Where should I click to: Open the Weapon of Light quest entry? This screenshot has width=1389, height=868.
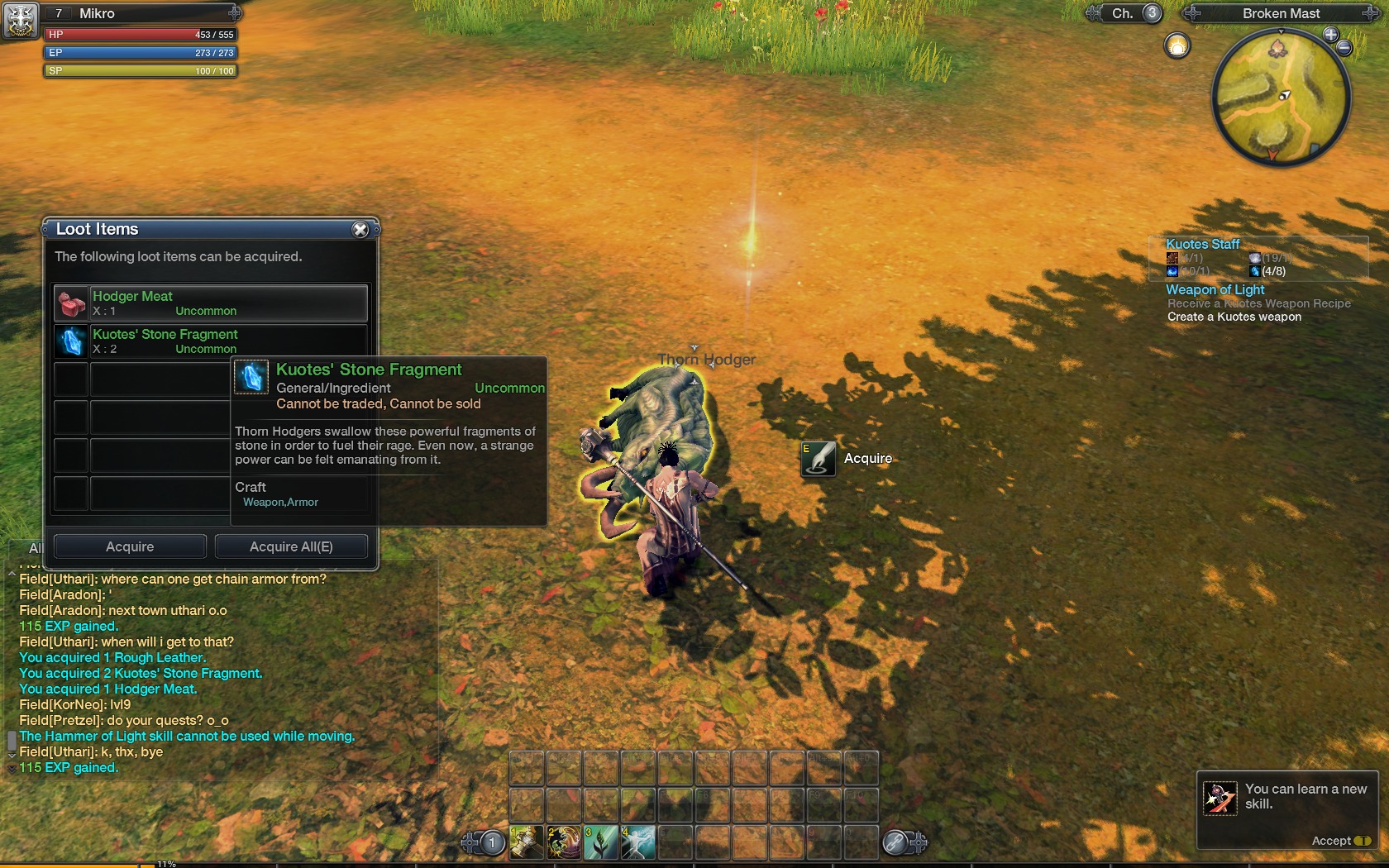tap(1215, 289)
